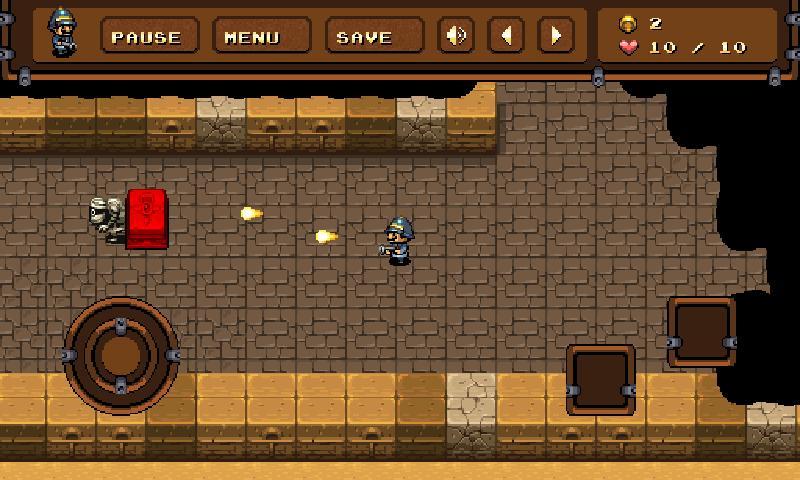Save progress using the SAVE button
The width and height of the screenshot is (800, 480).
(364, 37)
